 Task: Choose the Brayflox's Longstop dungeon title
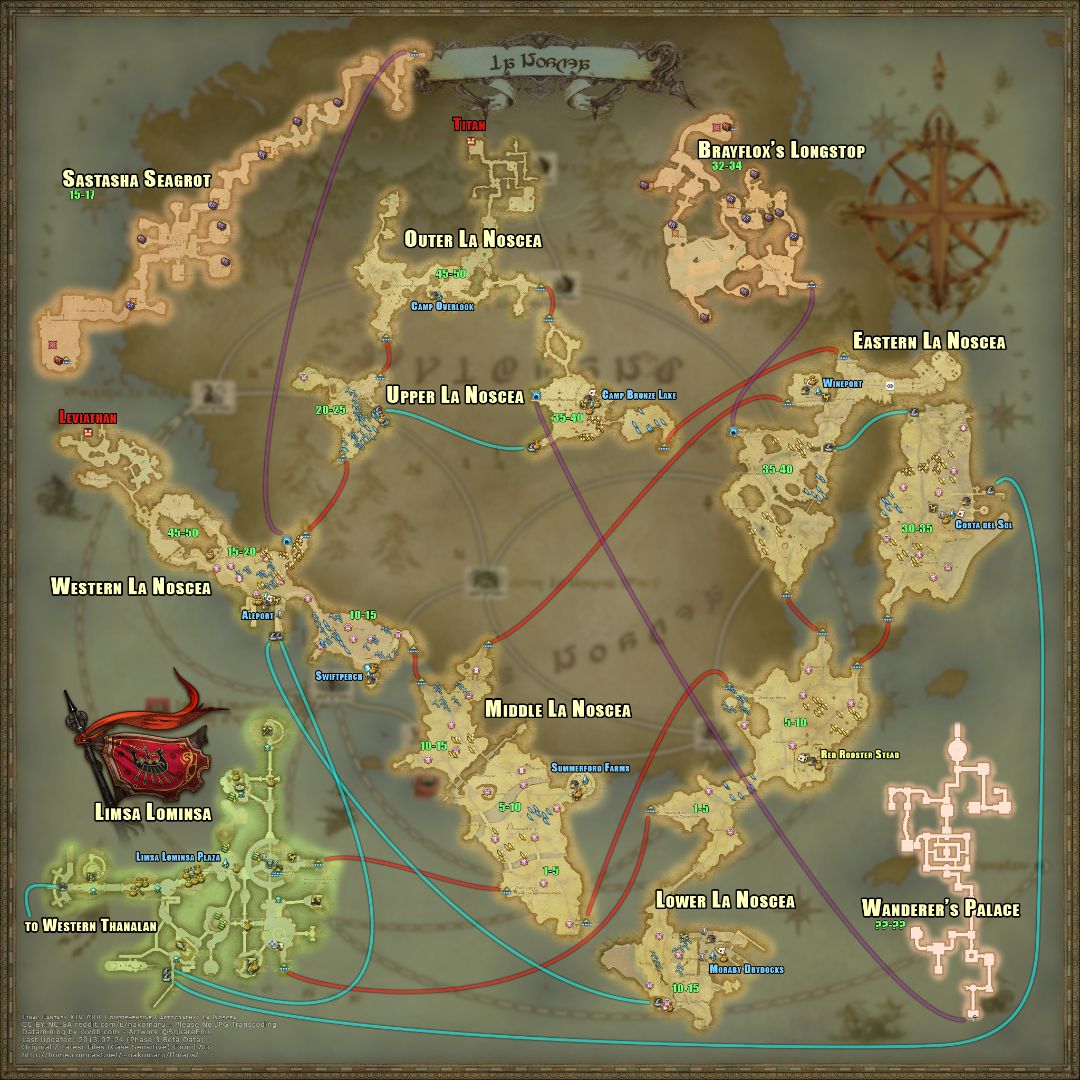(x=781, y=151)
